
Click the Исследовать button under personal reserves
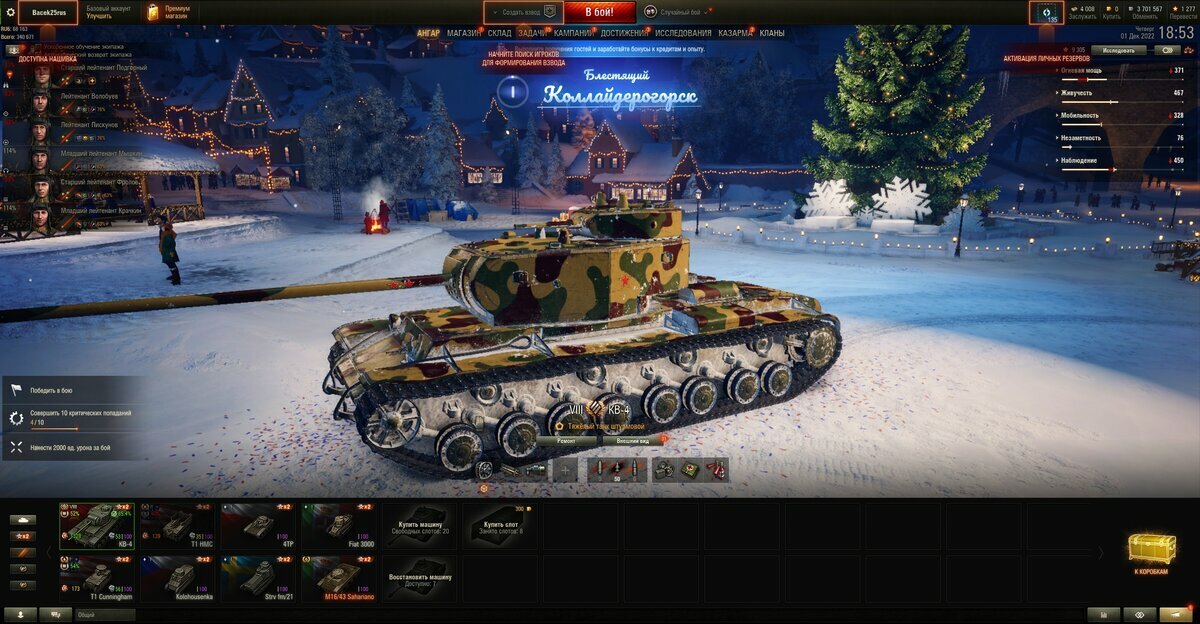[x=1118, y=50]
